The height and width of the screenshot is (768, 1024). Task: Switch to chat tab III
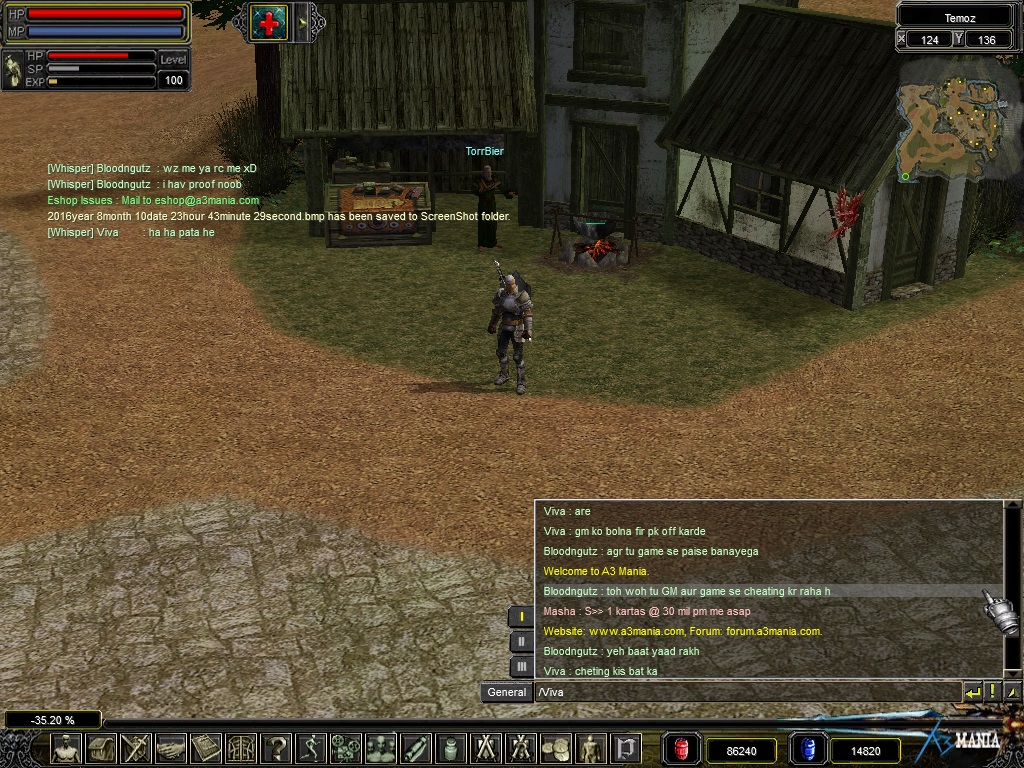[x=521, y=666]
